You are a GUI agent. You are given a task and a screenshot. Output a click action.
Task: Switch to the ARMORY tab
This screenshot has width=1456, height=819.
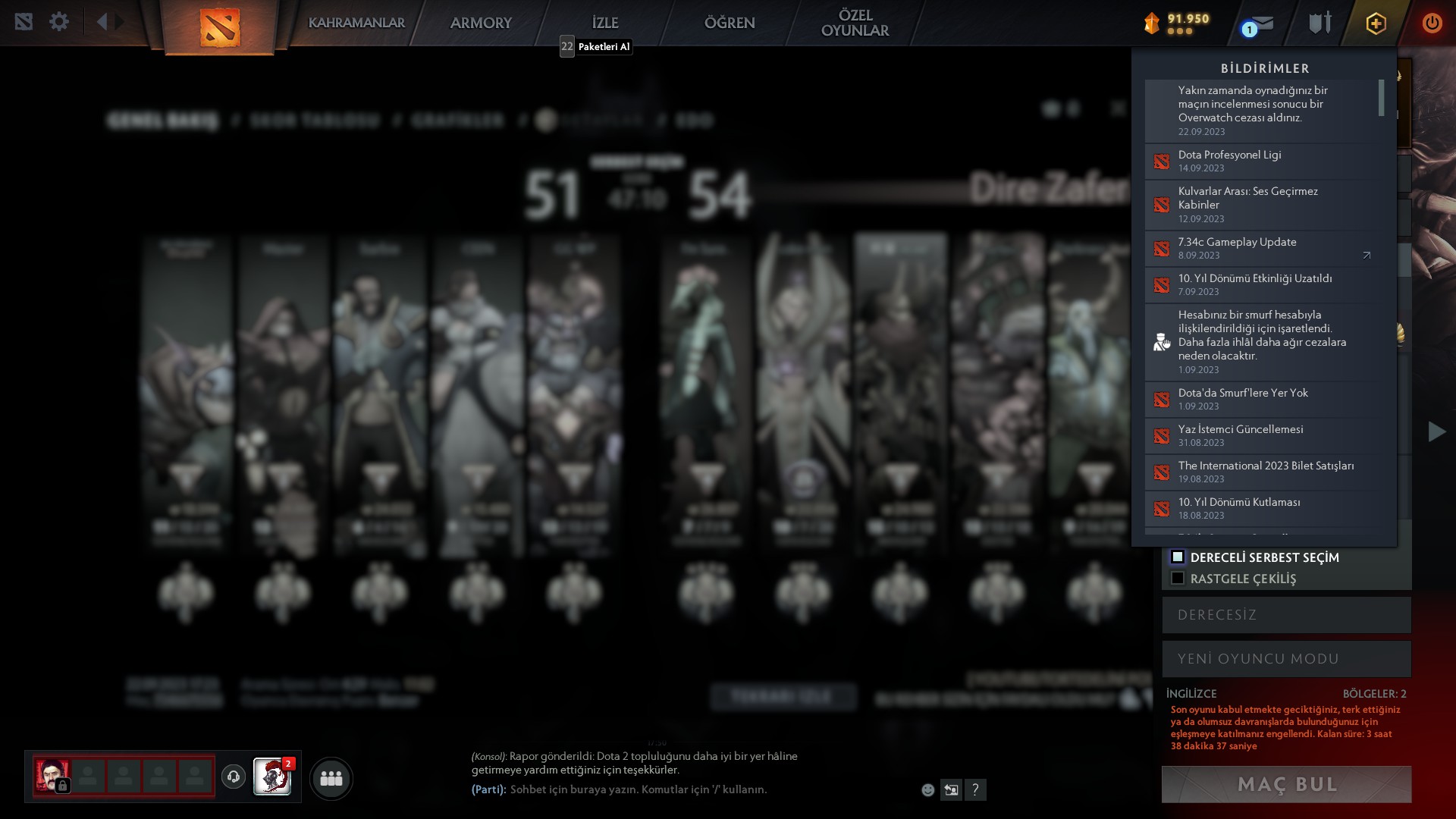click(x=482, y=23)
